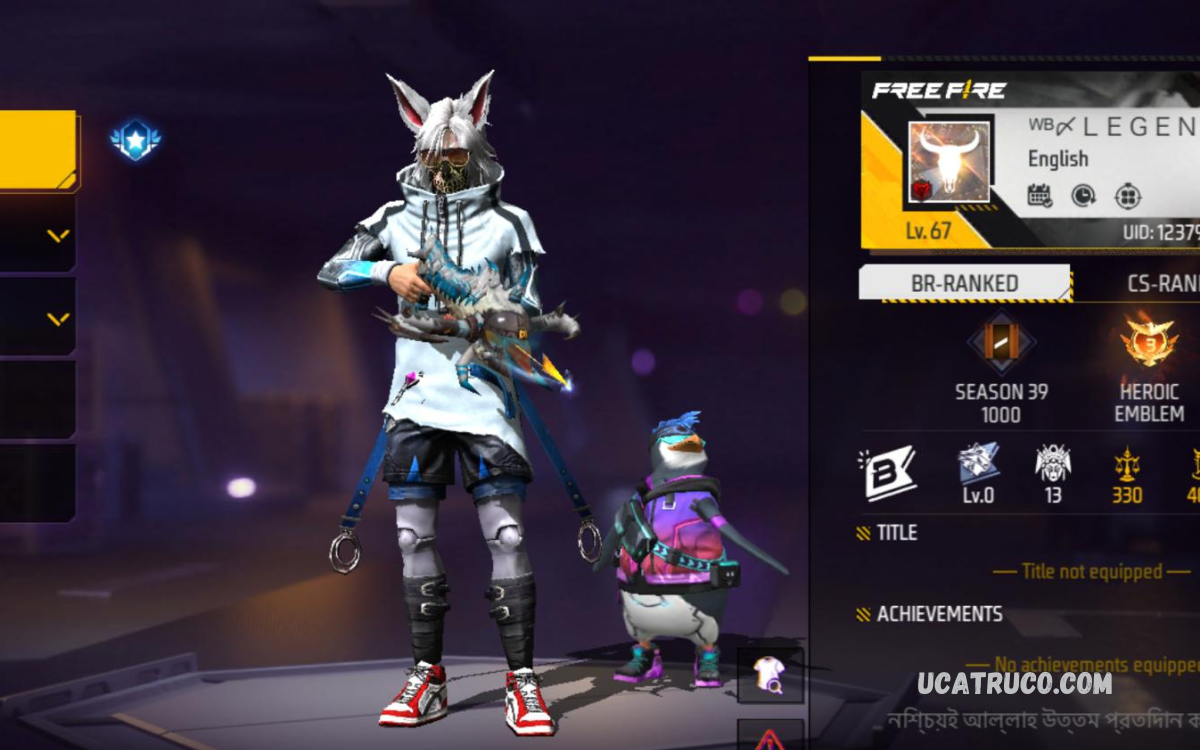Viewport: 1200px width, 750px height.
Task: Check the Lv.0 badge icon
Action: (x=978, y=465)
